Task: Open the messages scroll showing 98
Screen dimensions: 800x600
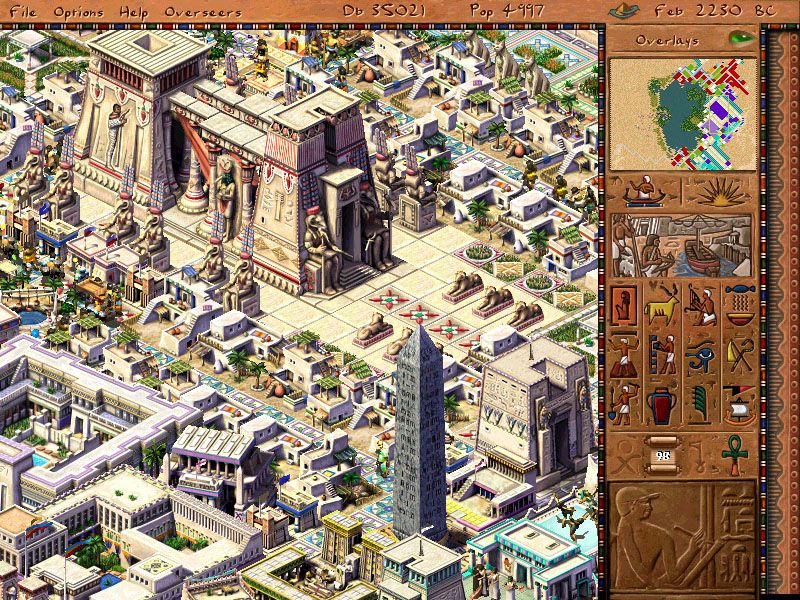Action: point(662,451)
